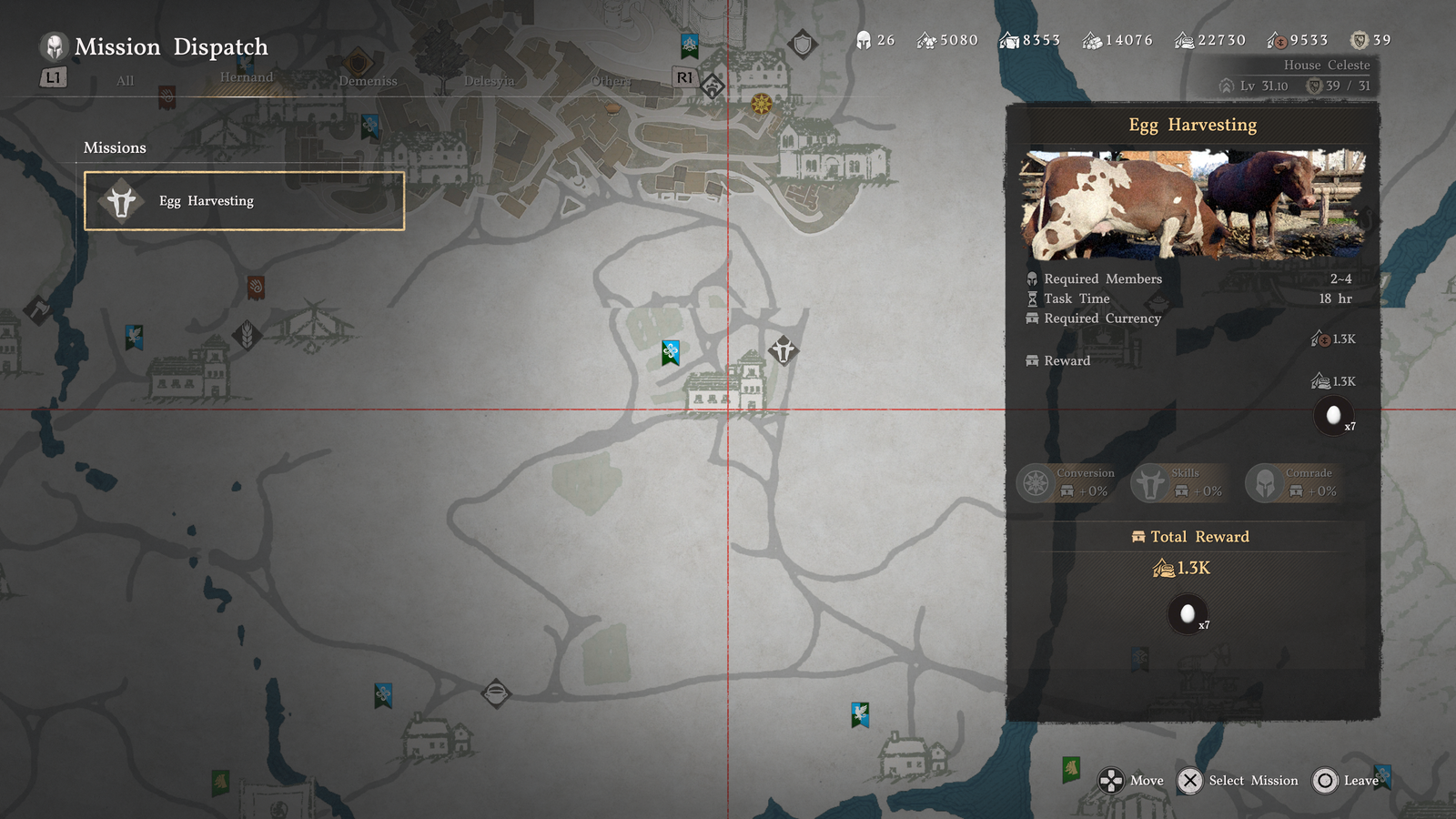Select the Egg Harvesting mission entry
This screenshot has height=819, width=1456.
244,201
